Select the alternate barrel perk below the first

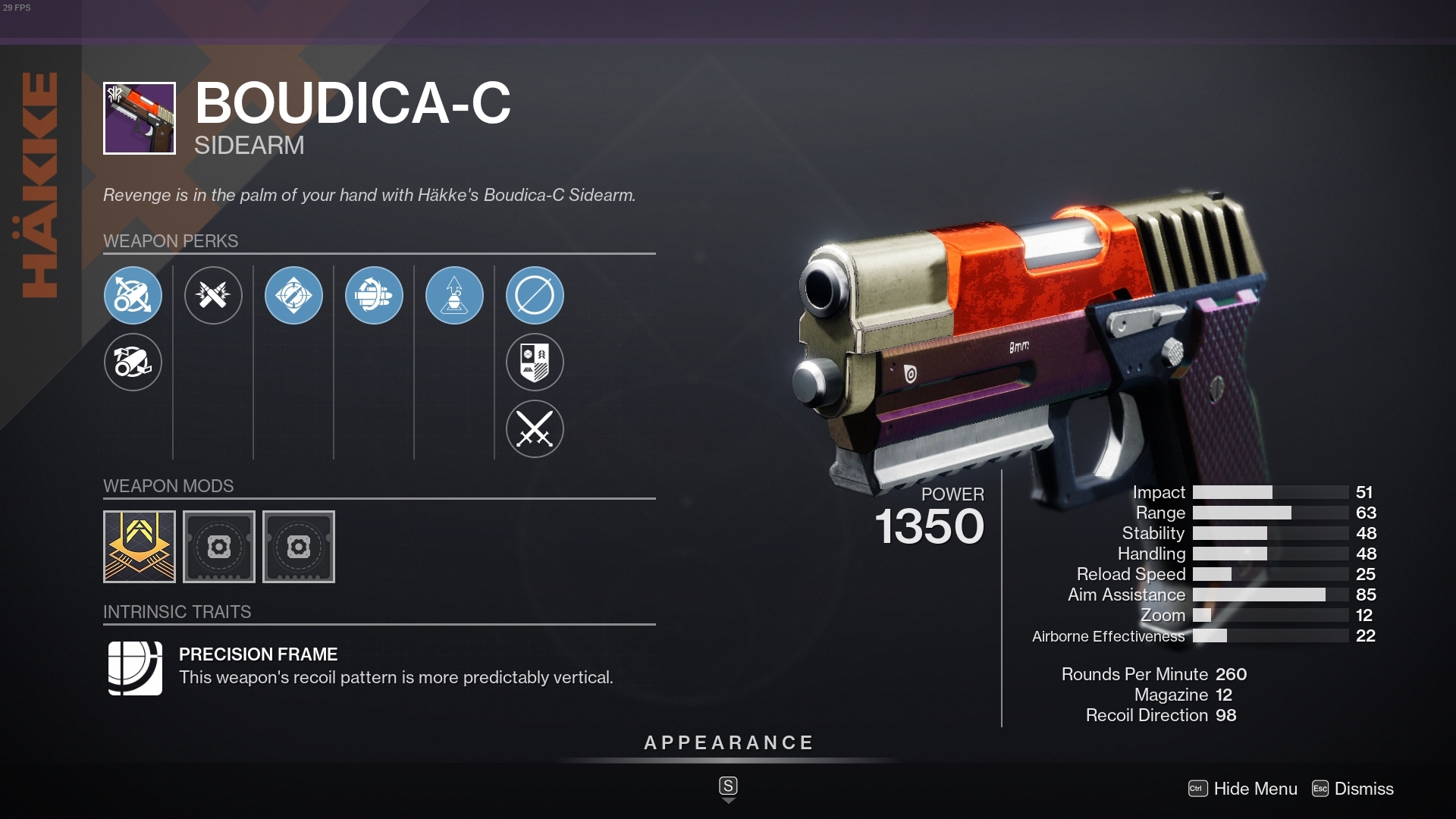click(133, 362)
